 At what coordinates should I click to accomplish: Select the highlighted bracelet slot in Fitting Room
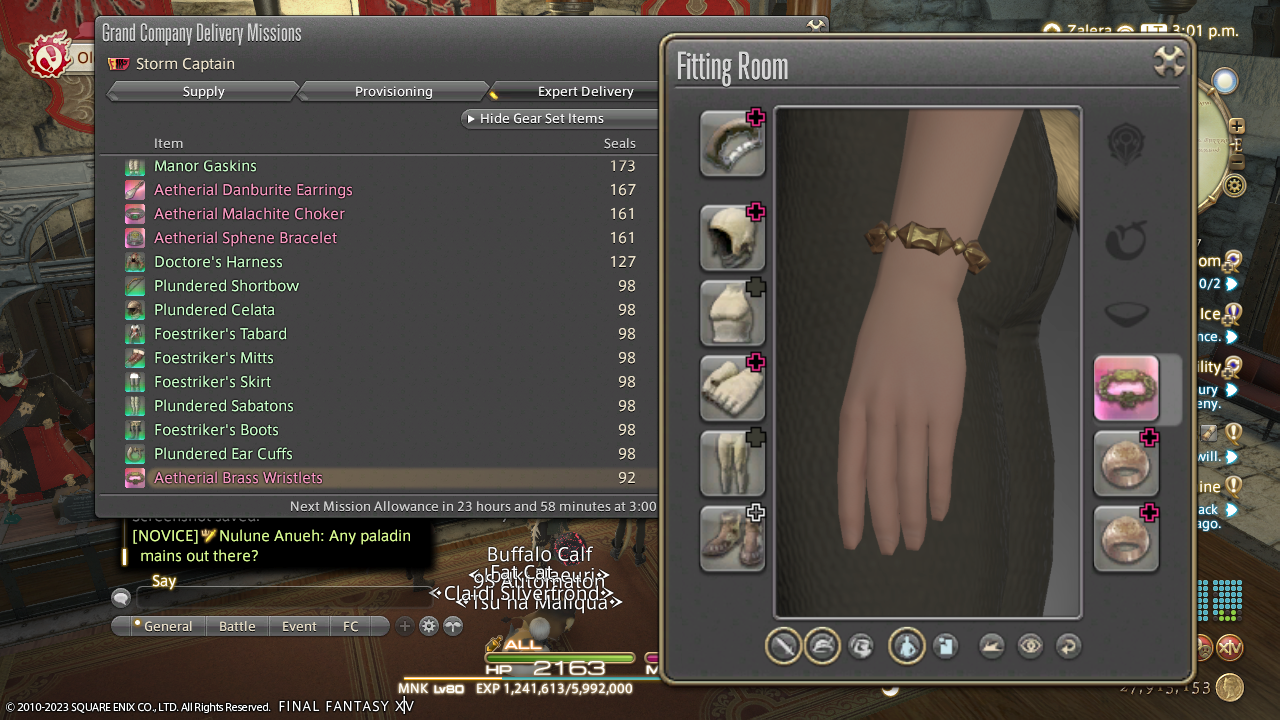tap(1126, 388)
